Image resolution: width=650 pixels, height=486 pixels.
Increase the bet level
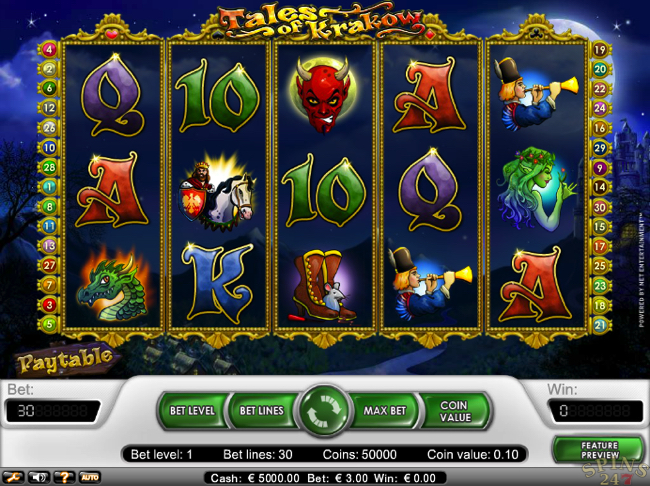(192, 410)
